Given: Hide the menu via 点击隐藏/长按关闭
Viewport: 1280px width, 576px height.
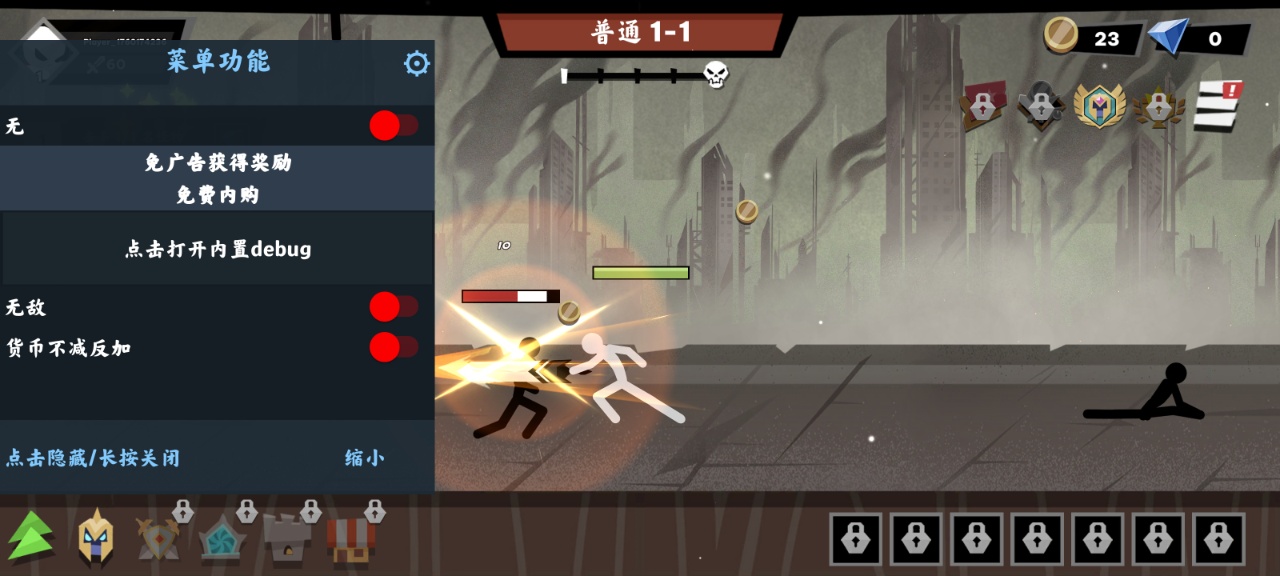Looking at the screenshot, I should (x=93, y=458).
